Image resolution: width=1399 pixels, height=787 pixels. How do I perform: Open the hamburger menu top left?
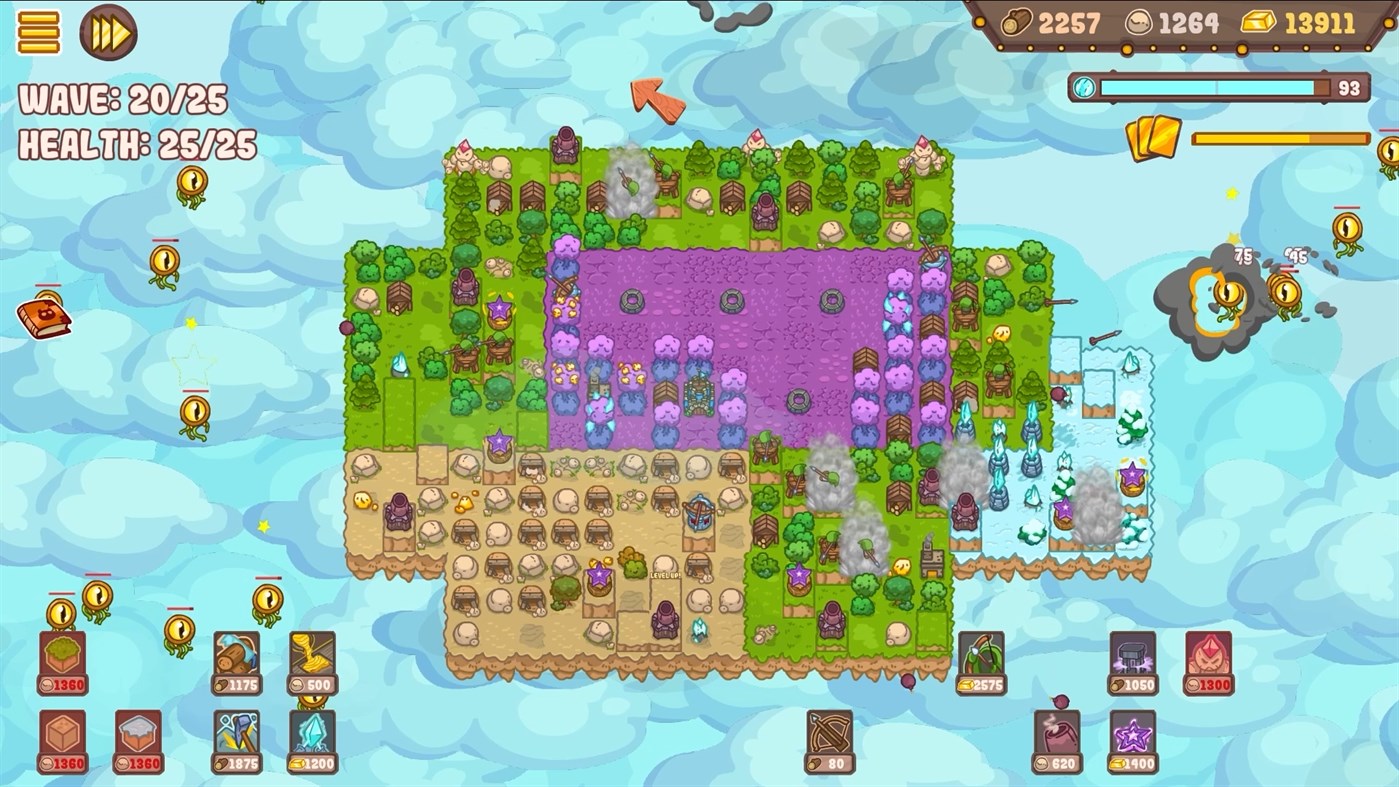pos(40,33)
